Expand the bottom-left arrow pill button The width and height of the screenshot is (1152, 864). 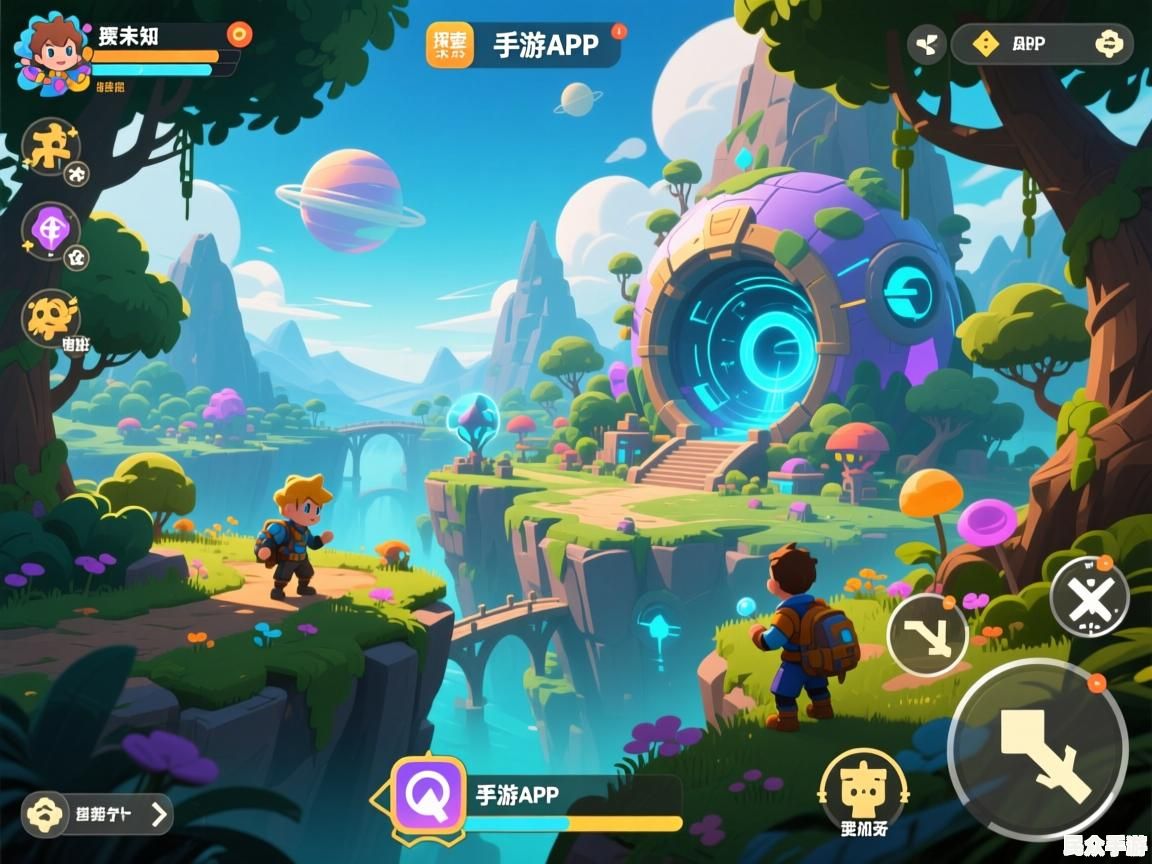pos(98,814)
